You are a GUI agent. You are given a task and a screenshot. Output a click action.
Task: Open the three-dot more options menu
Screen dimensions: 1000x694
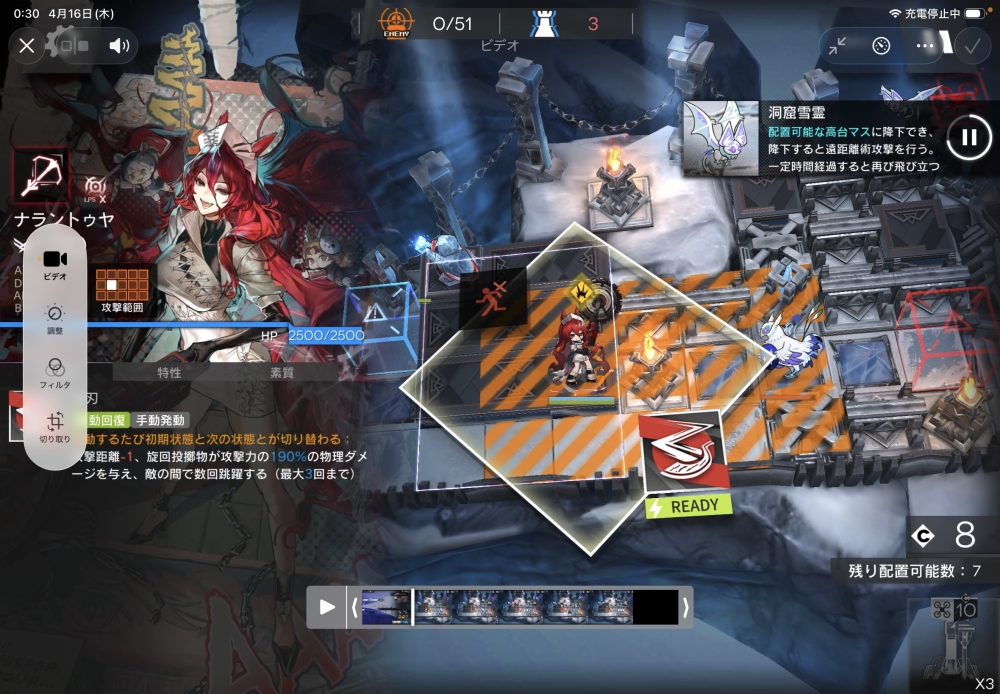925,45
